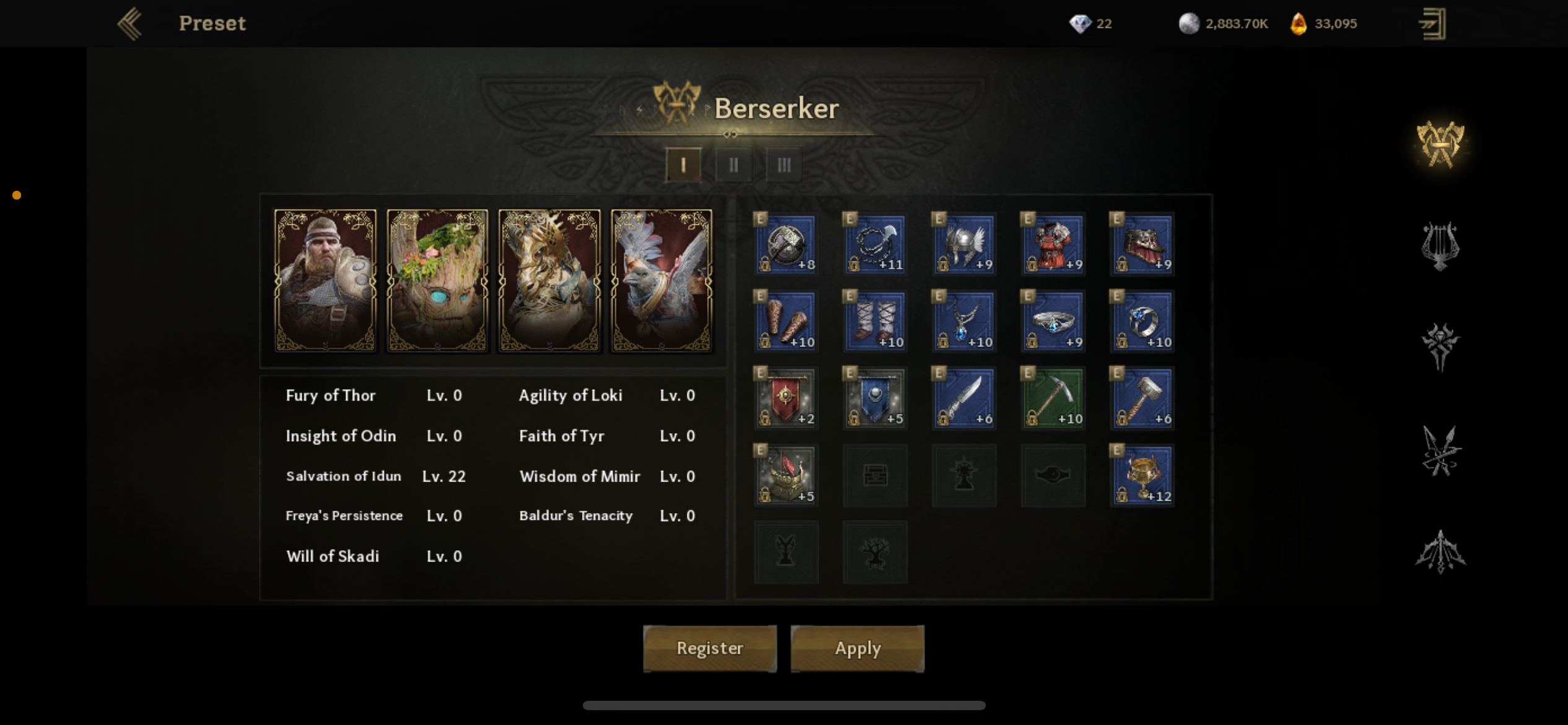Select the Berserker crossed-axes class icon
Viewport: 1568px width, 725px height.
tap(1440, 144)
